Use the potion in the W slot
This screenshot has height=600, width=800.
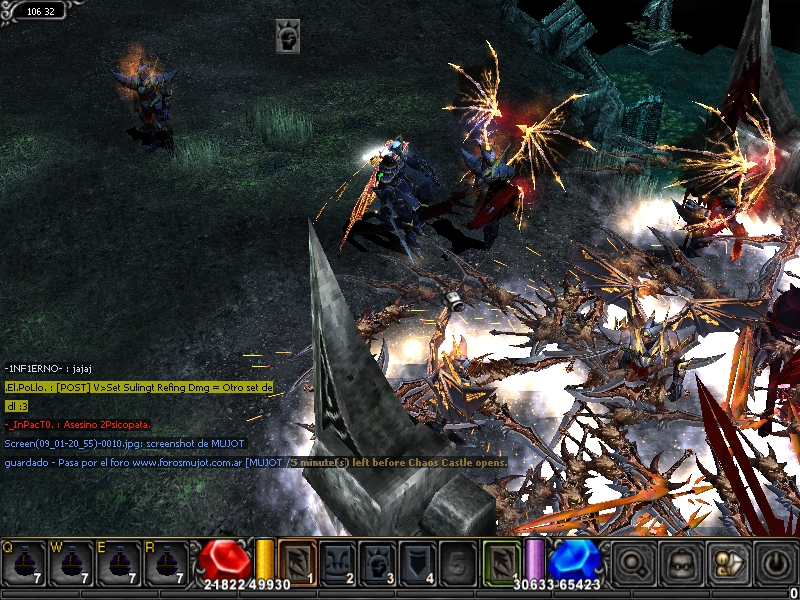(72, 562)
